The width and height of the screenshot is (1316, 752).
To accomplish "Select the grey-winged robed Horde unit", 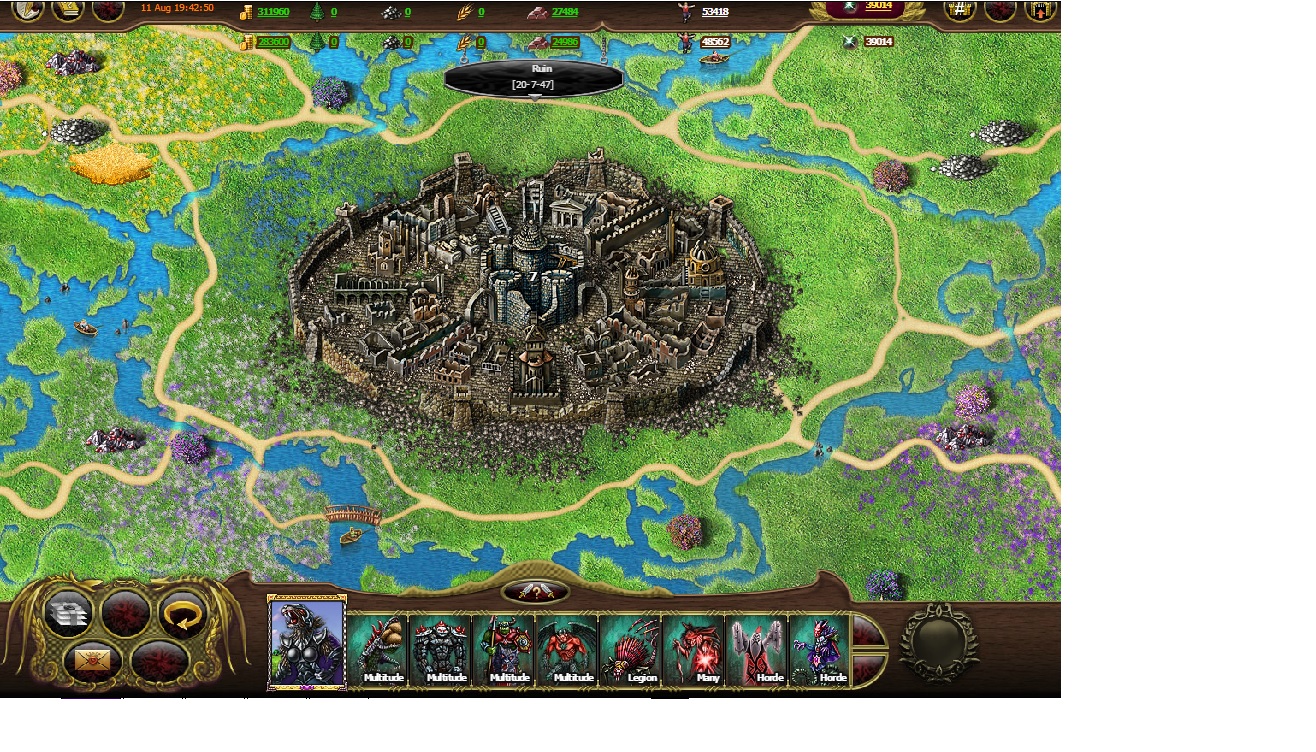I will pyautogui.click(x=758, y=649).
